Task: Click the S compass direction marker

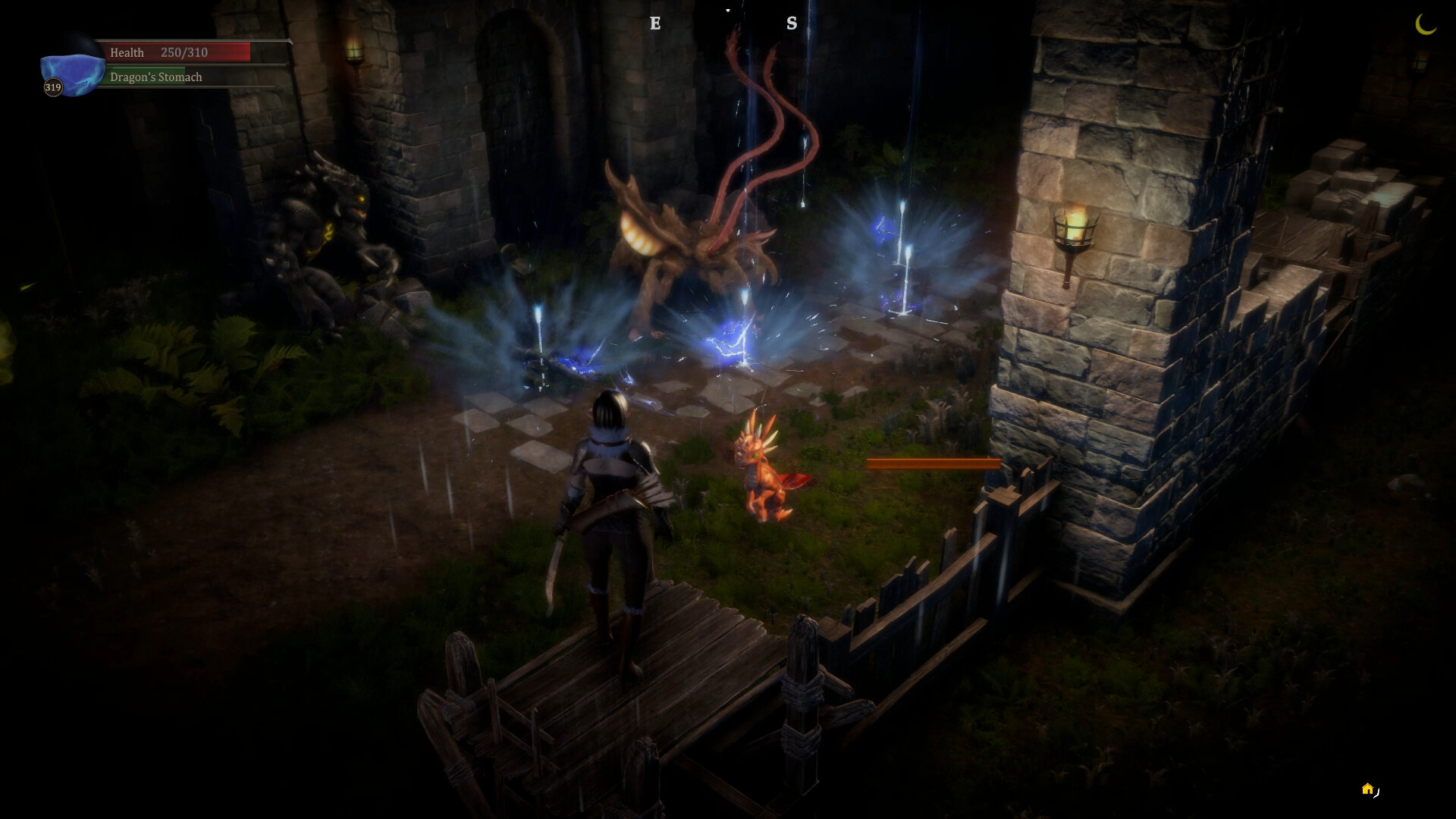Action: [x=792, y=24]
